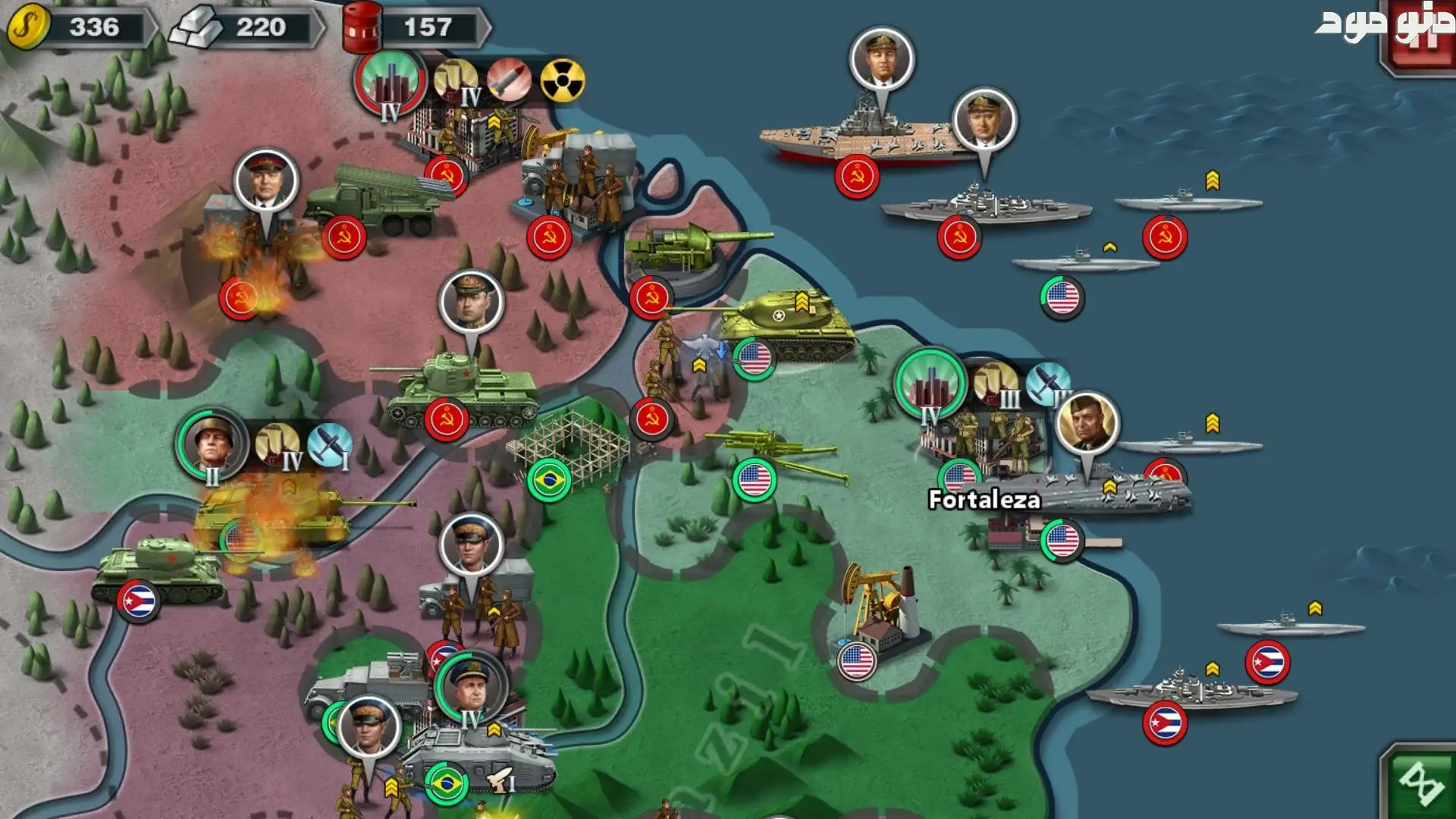The height and width of the screenshot is (819, 1456).
Task: End the turn with the green hourglass button
Action: pos(1420,783)
